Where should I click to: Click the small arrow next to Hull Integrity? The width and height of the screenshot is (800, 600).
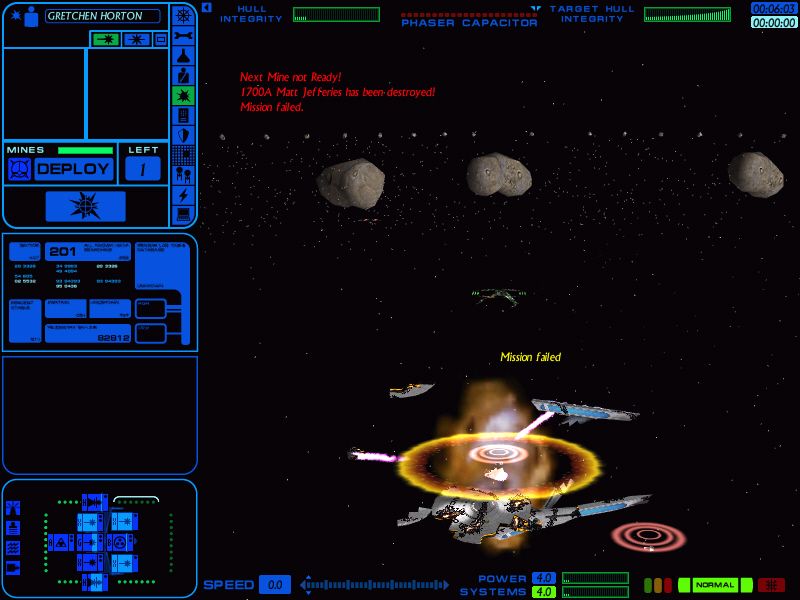[x=206, y=7]
